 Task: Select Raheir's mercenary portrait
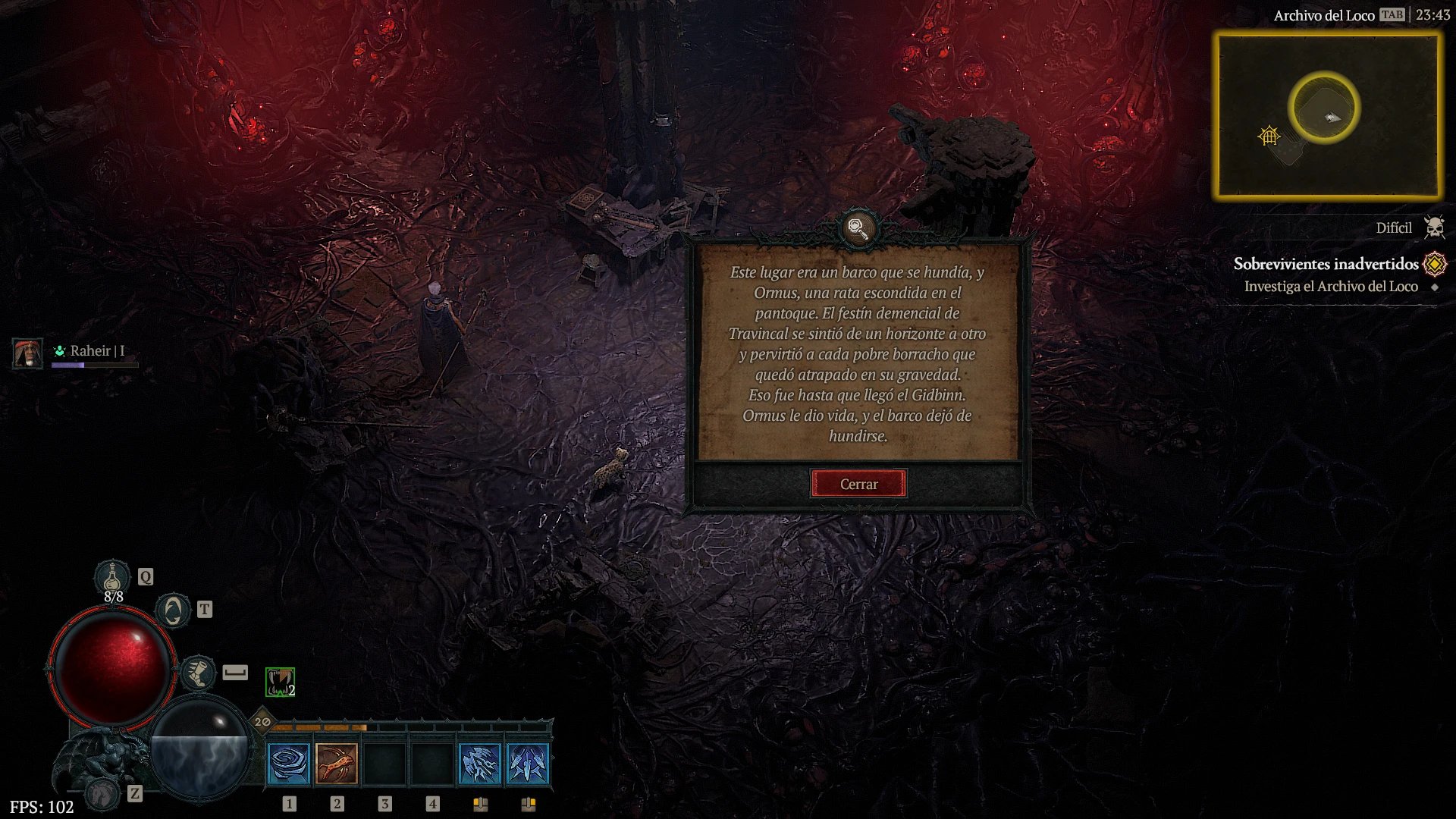pyautogui.click(x=27, y=353)
